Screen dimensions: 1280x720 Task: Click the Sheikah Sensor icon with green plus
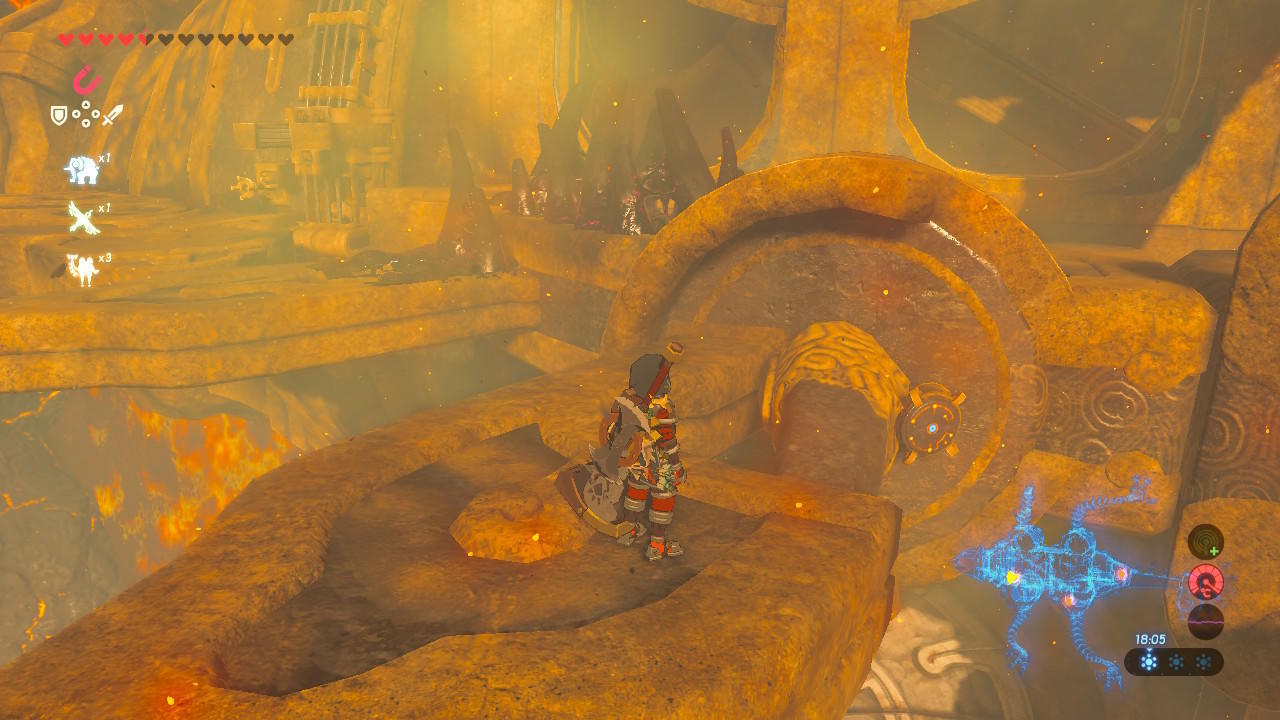pos(1205,542)
